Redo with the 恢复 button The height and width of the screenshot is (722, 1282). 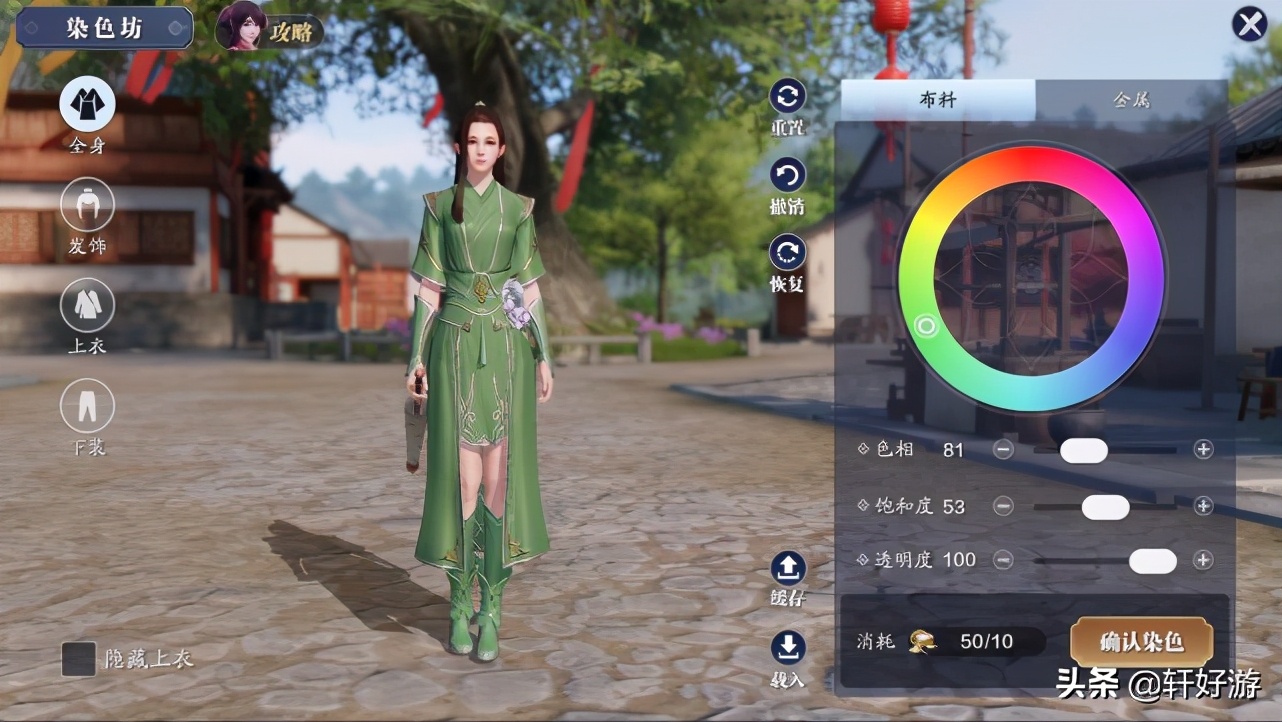tap(787, 252)
